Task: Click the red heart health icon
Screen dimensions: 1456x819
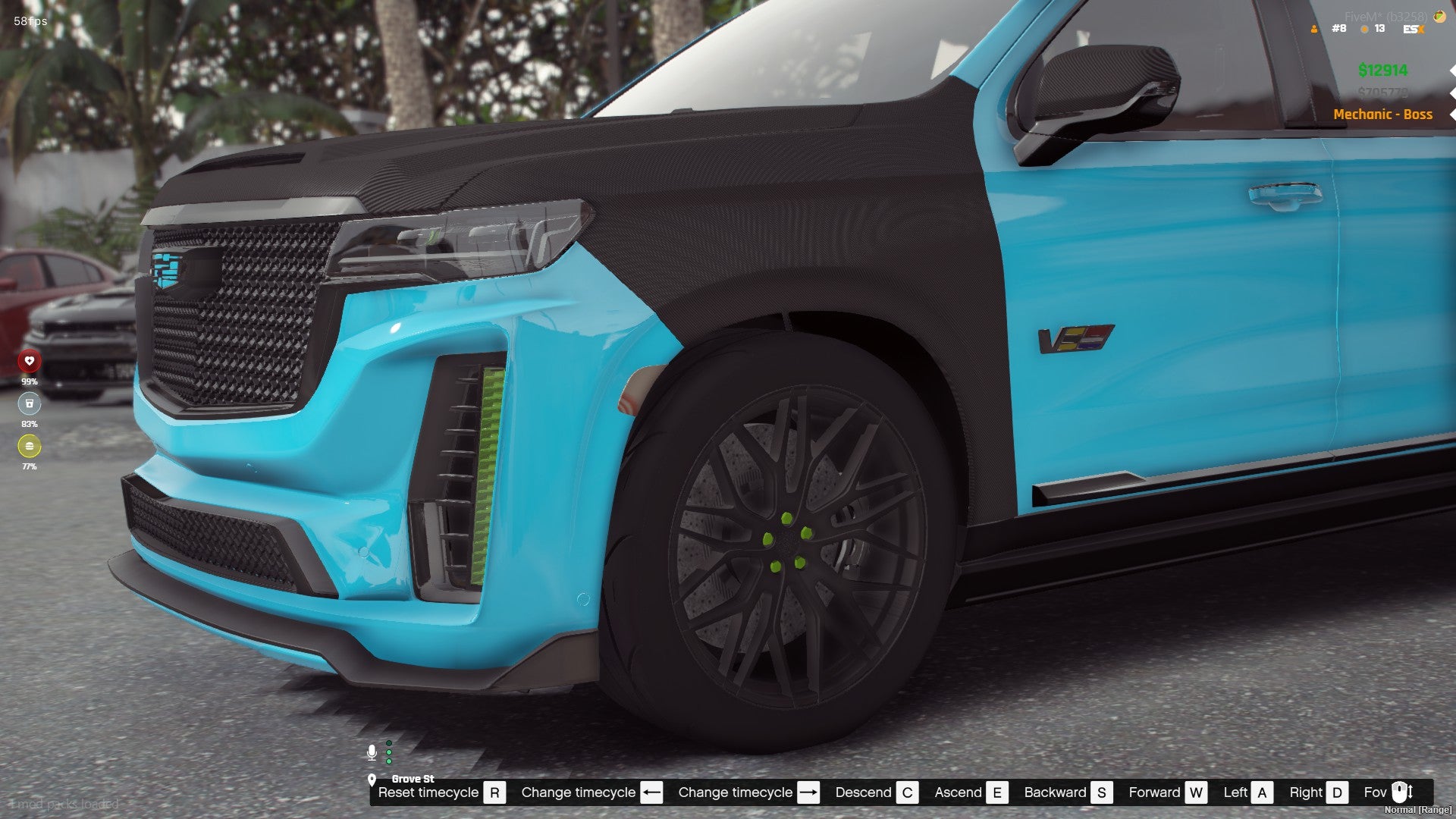Action: click(x=29, y=361)
